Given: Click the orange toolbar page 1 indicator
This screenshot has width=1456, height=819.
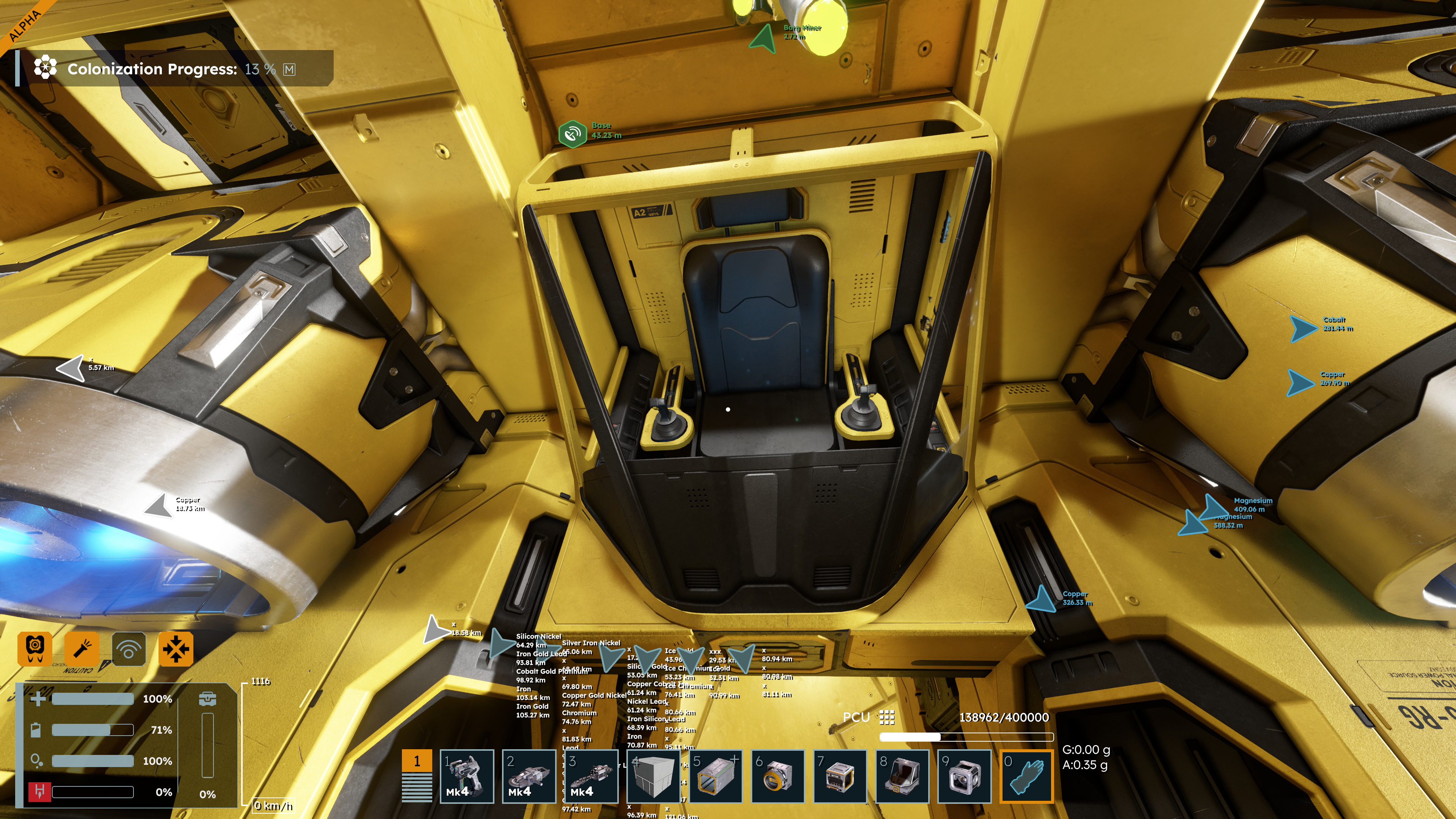Looking at the screenshot, I should point(417,761).
